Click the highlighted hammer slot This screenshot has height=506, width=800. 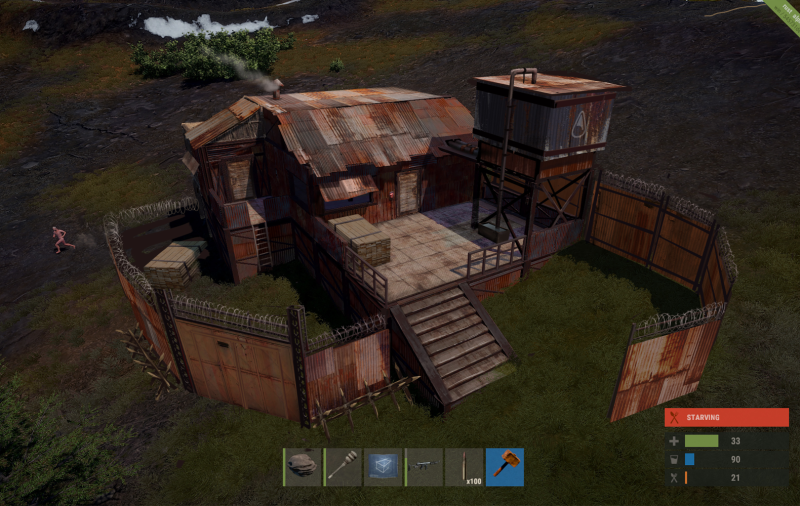504,467
